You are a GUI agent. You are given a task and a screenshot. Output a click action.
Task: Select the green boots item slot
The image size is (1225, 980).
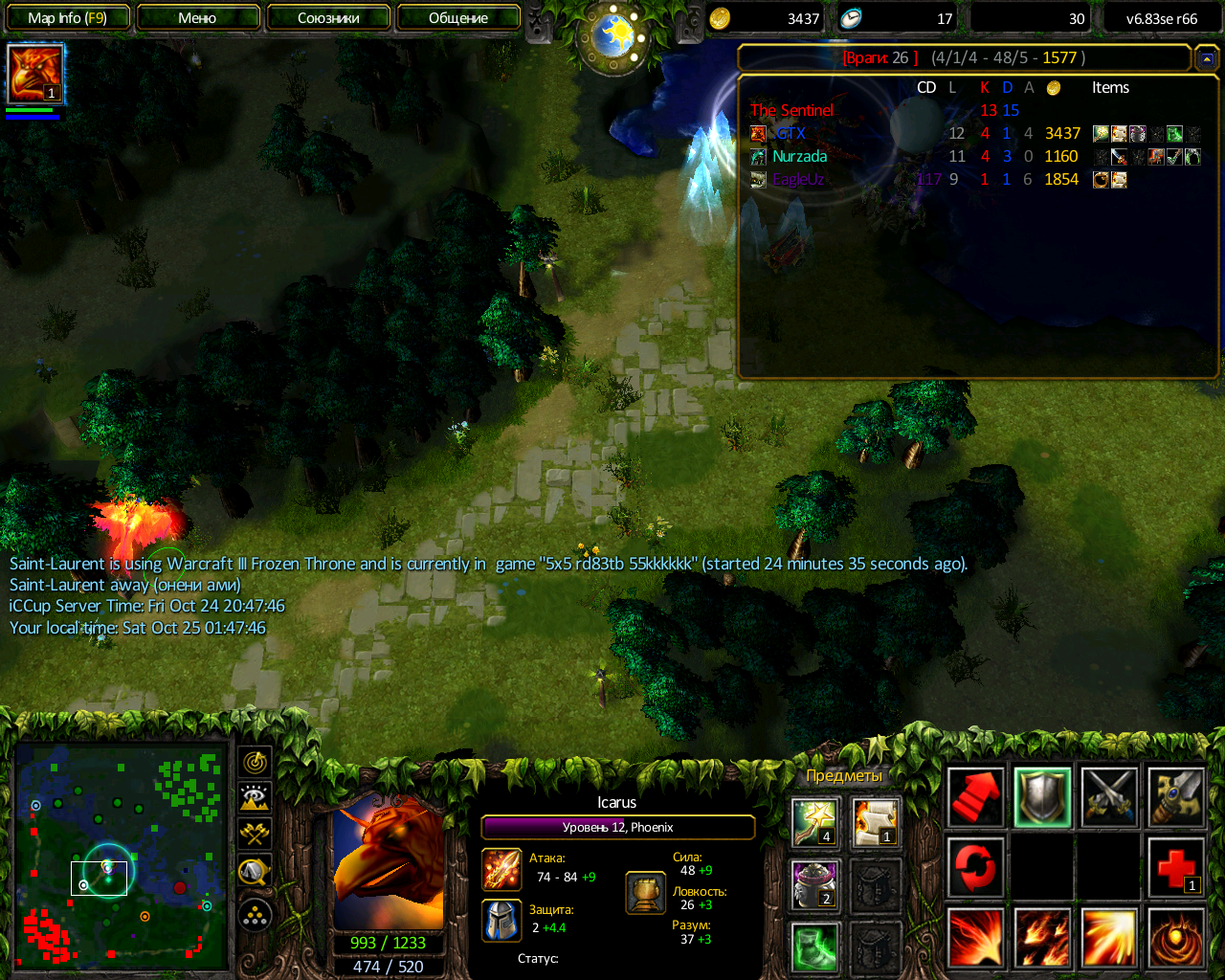point(815,946)
